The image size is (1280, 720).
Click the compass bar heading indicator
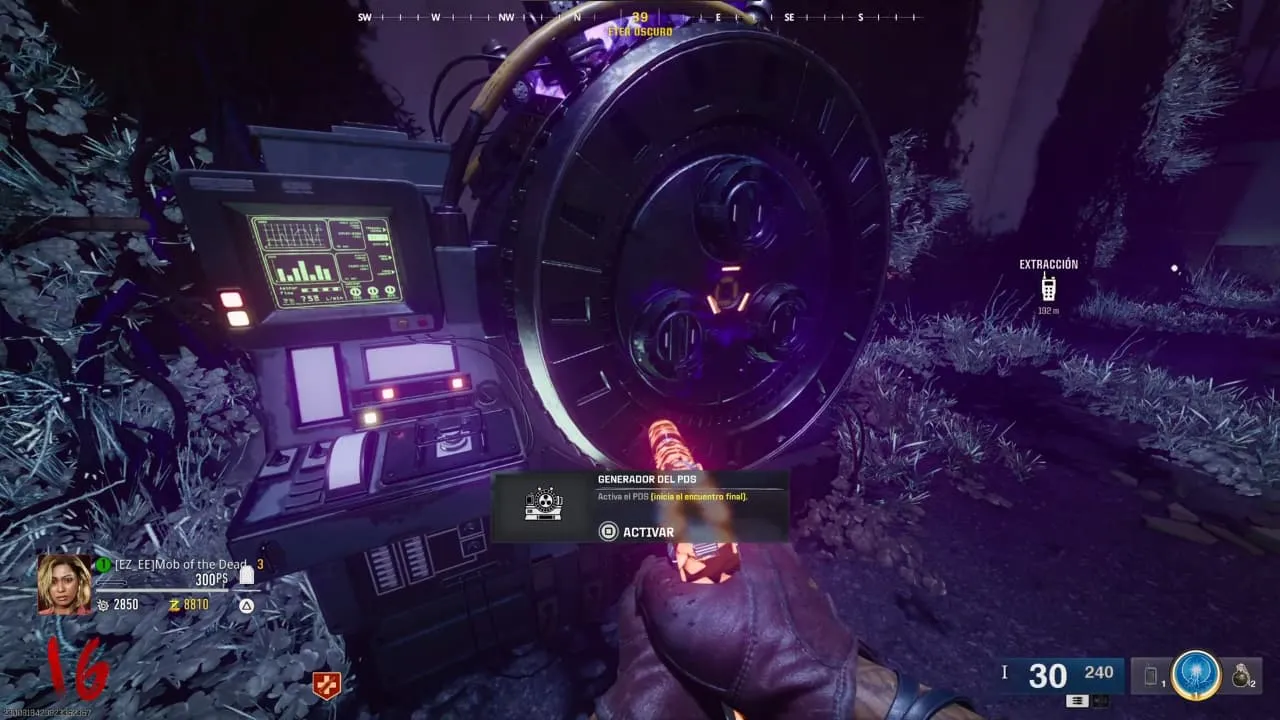(x=640, y=18)
